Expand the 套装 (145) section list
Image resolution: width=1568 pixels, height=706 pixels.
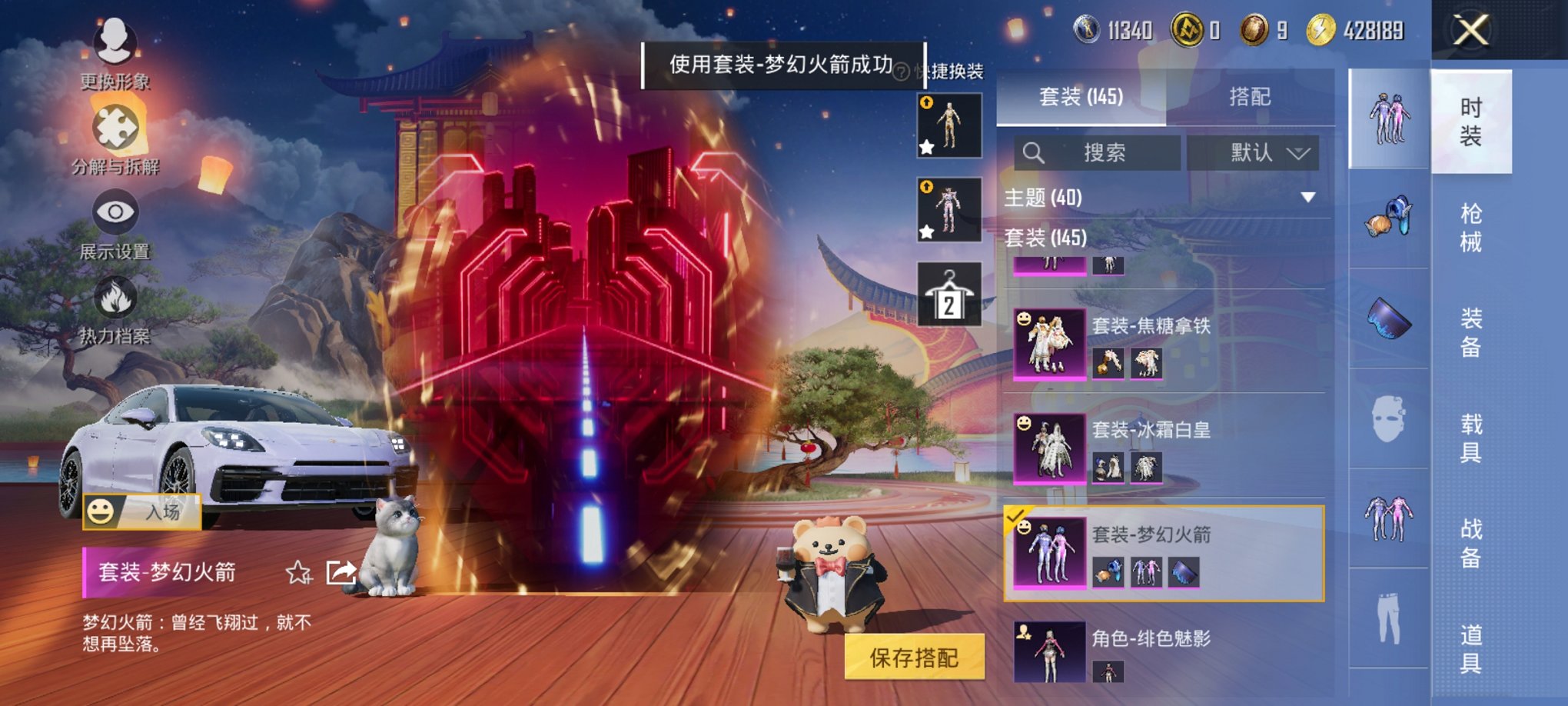coord(1045,238)
